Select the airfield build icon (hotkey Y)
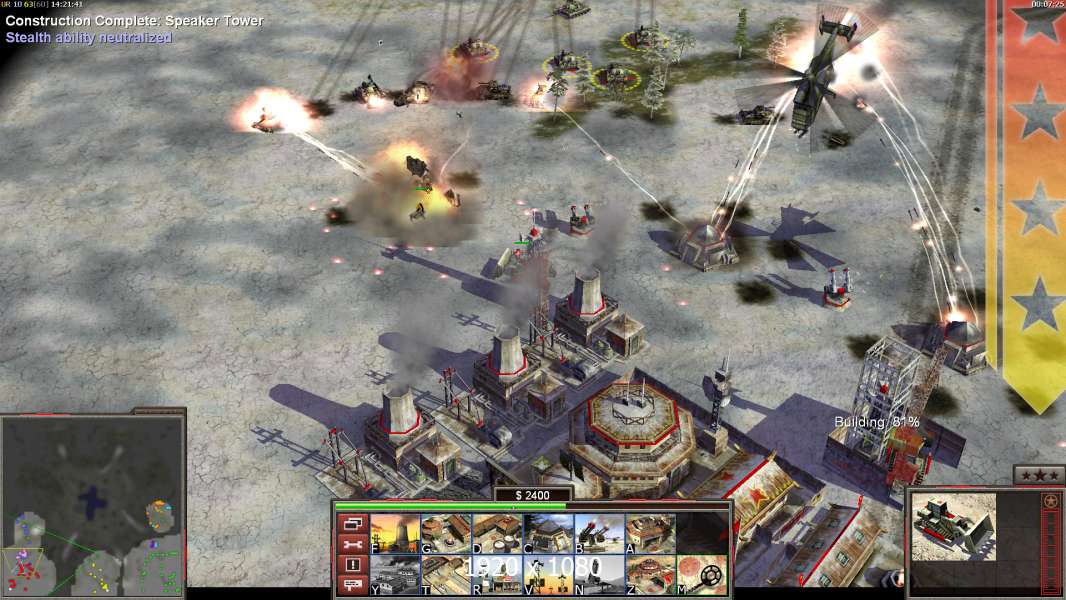 tap(395, 575)
